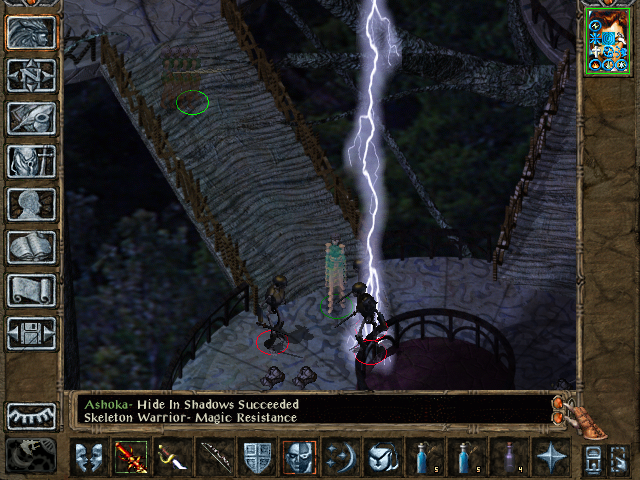Open the mage spellbook button
This screenshot has width=640, height=480.
pyautogui.click(x=31, y=247)
